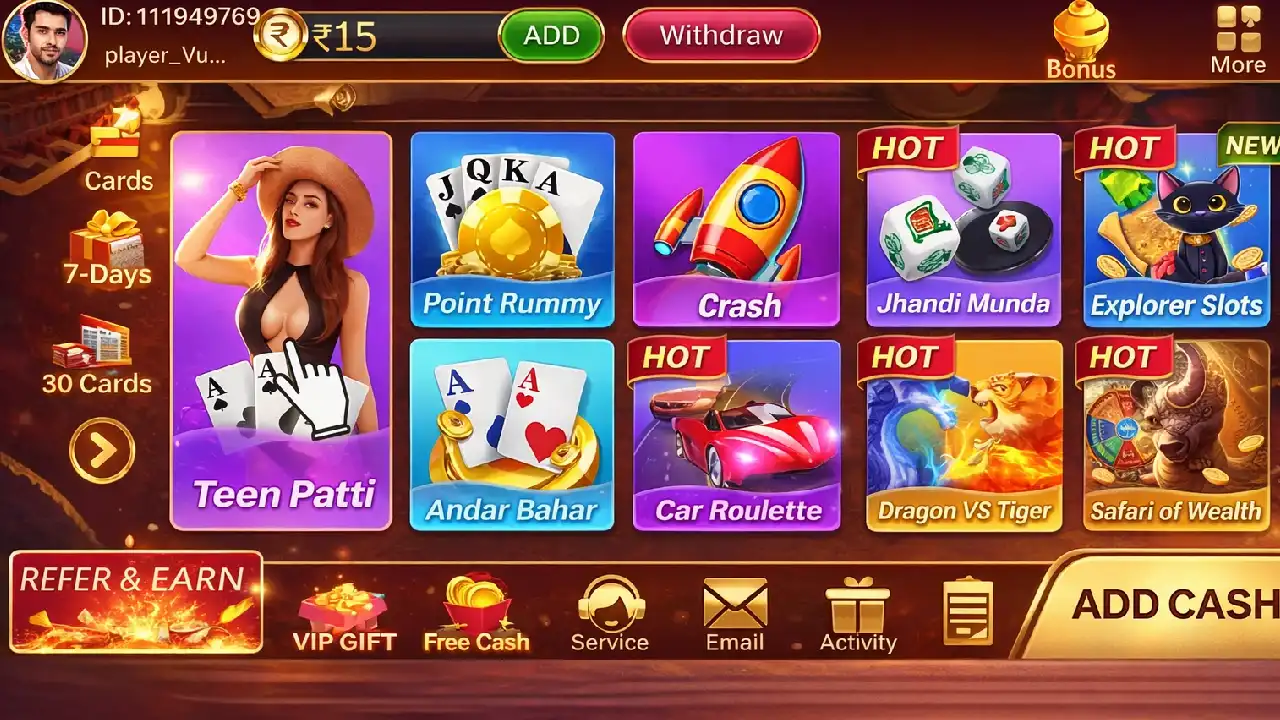
Task: Open the 7-Days gift reward
Action: coord(107,249)
